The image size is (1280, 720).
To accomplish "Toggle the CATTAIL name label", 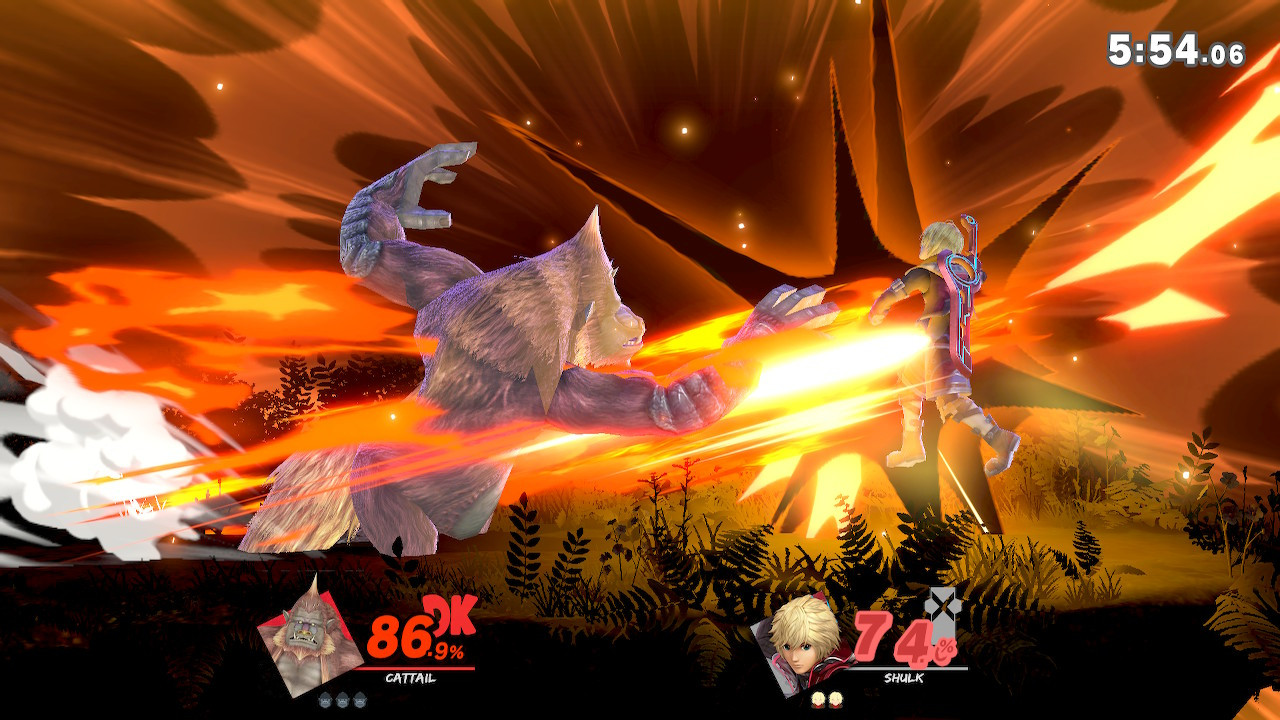I will (409, 678).
